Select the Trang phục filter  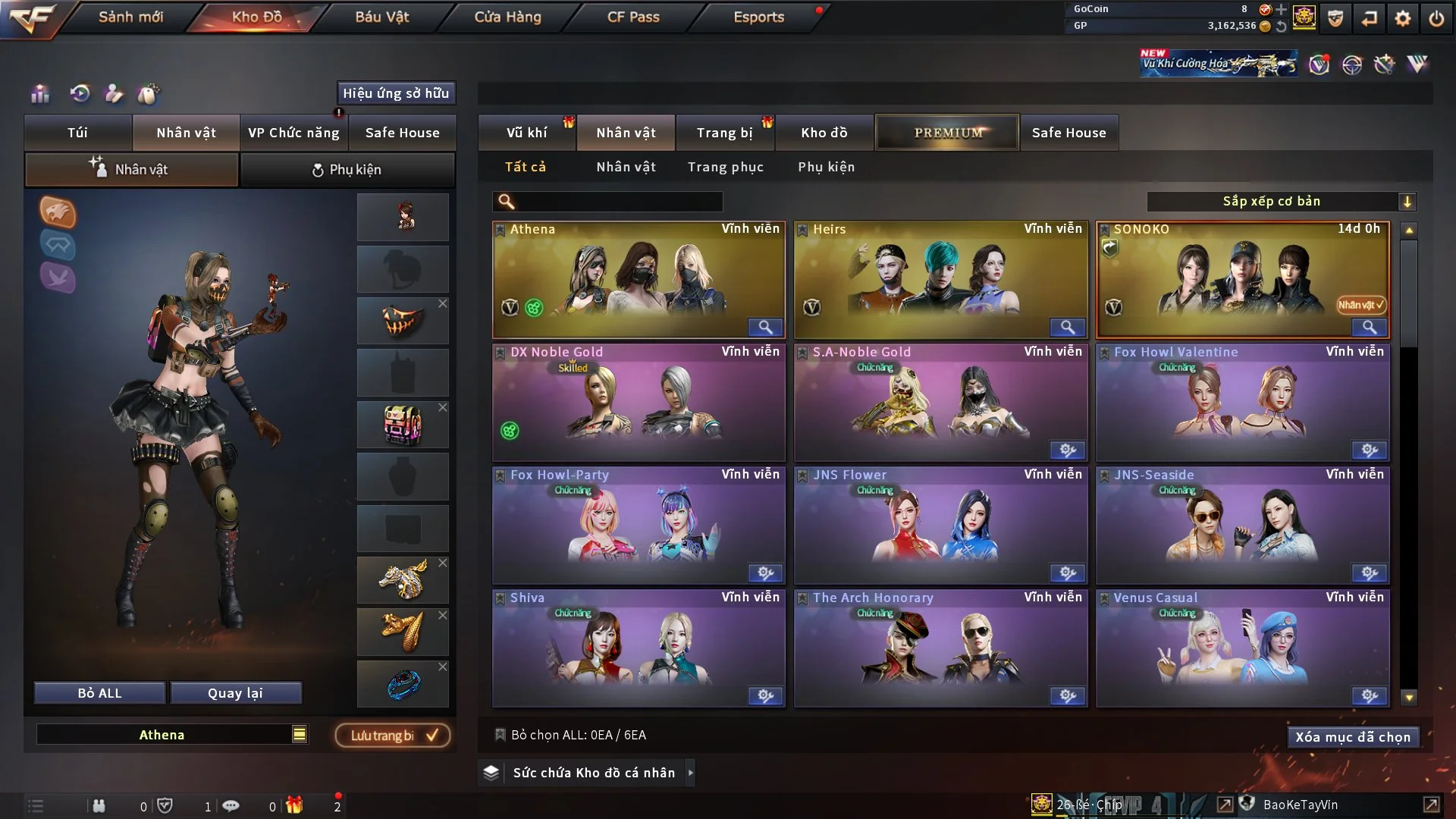(x=725, y=167)
